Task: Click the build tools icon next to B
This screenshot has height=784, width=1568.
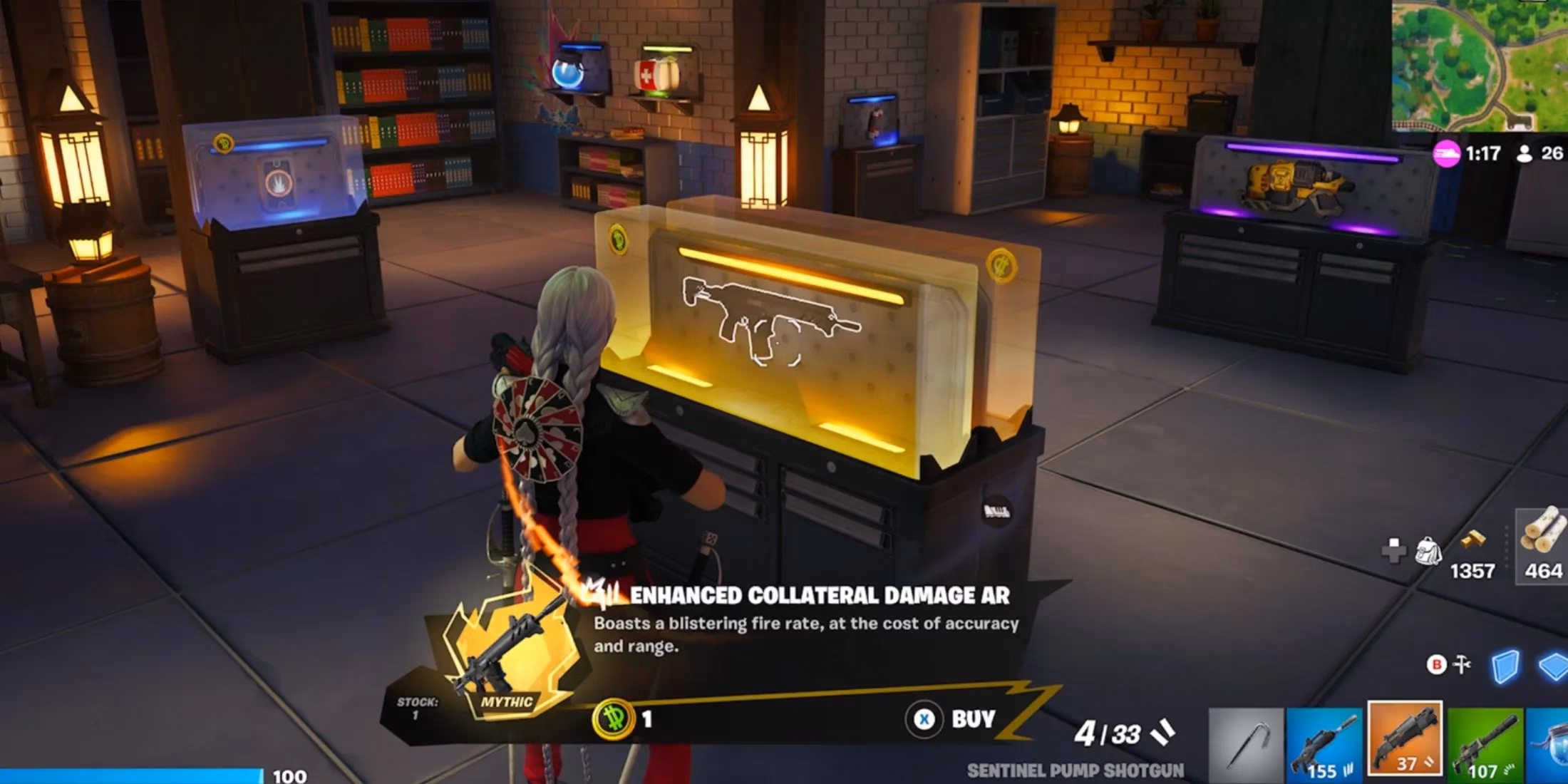Action: coord(1461,664)
